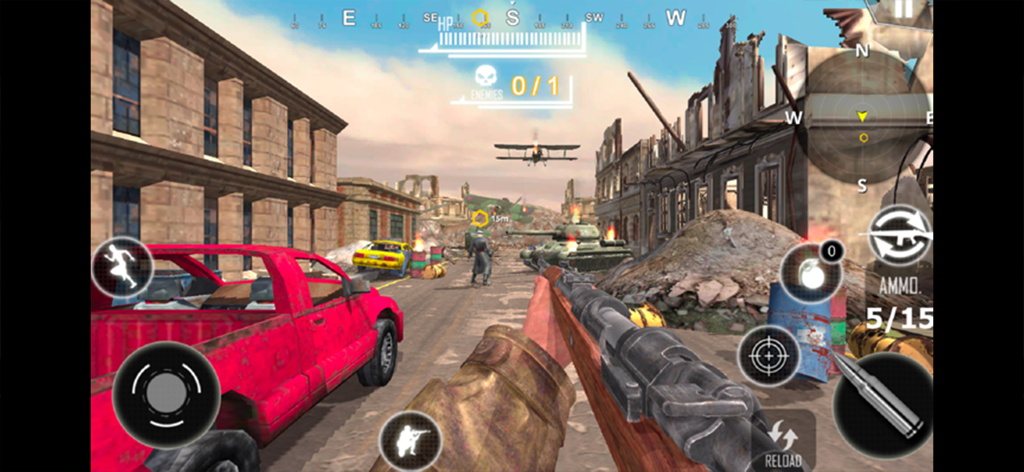Reload the rifle with the Reload button
Viewport: 1024px width, 472px height.
[781, 441]
